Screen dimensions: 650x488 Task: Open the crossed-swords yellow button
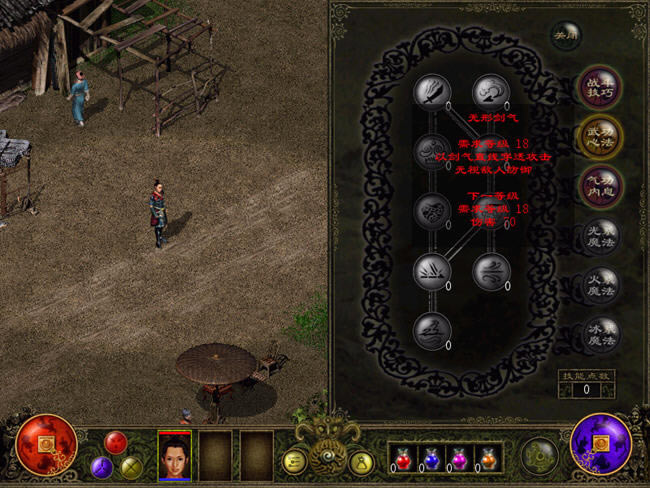tap(131, 467)
